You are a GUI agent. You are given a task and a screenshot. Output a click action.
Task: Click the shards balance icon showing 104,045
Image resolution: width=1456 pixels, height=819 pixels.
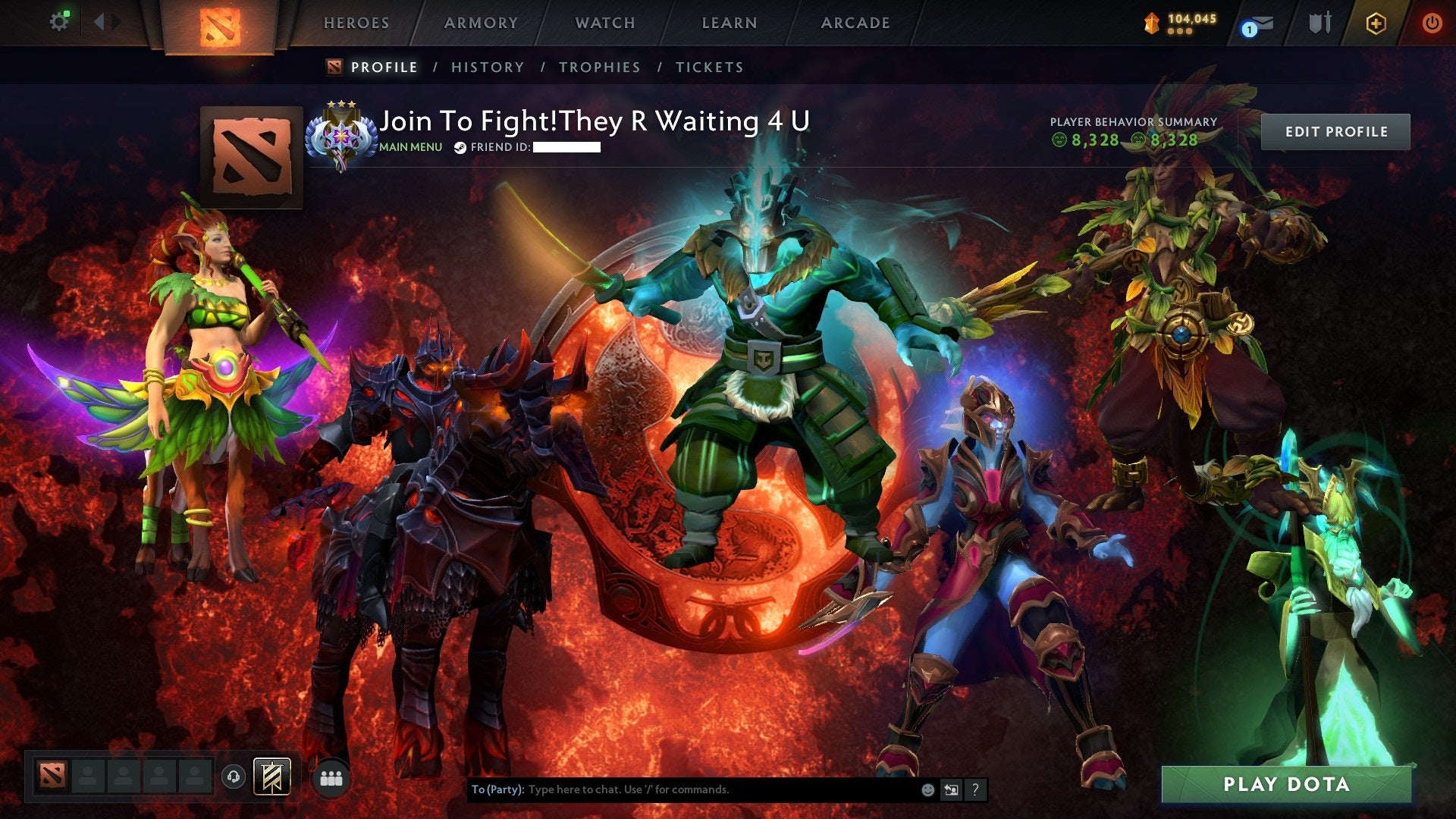[x=1151, y=21]
